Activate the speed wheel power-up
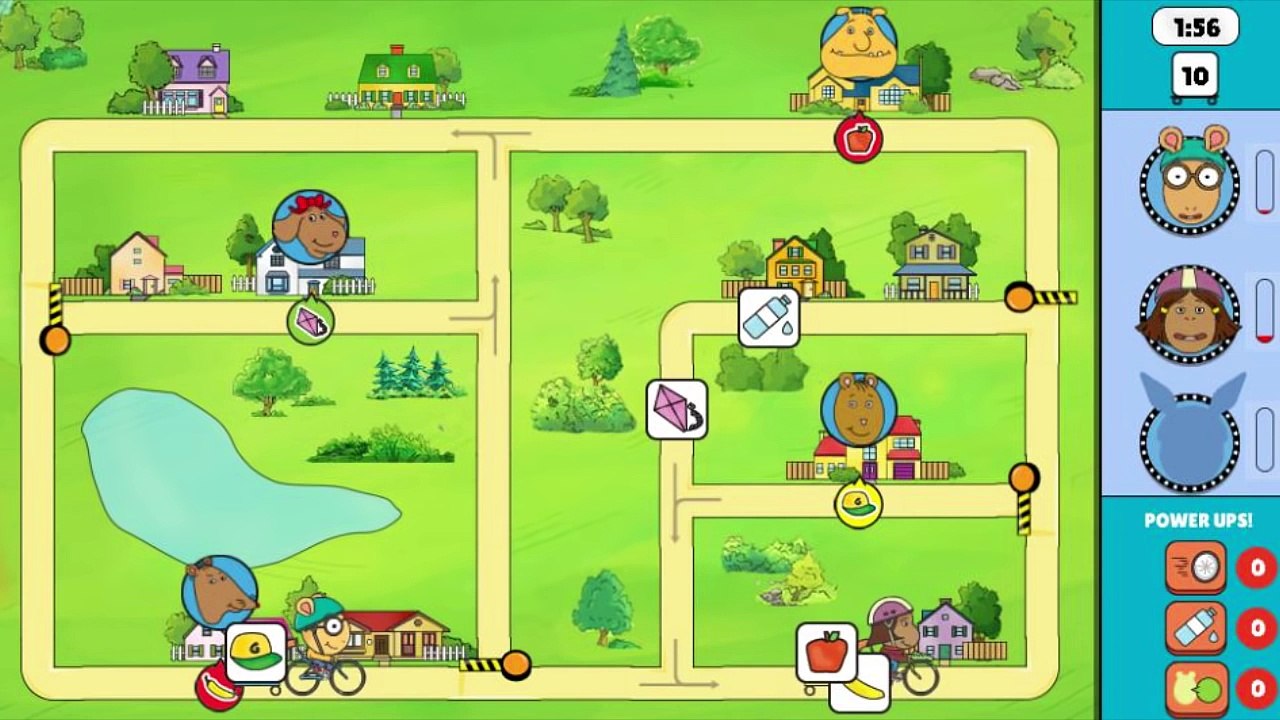Screen dimensions: 1280x720 1195,568
